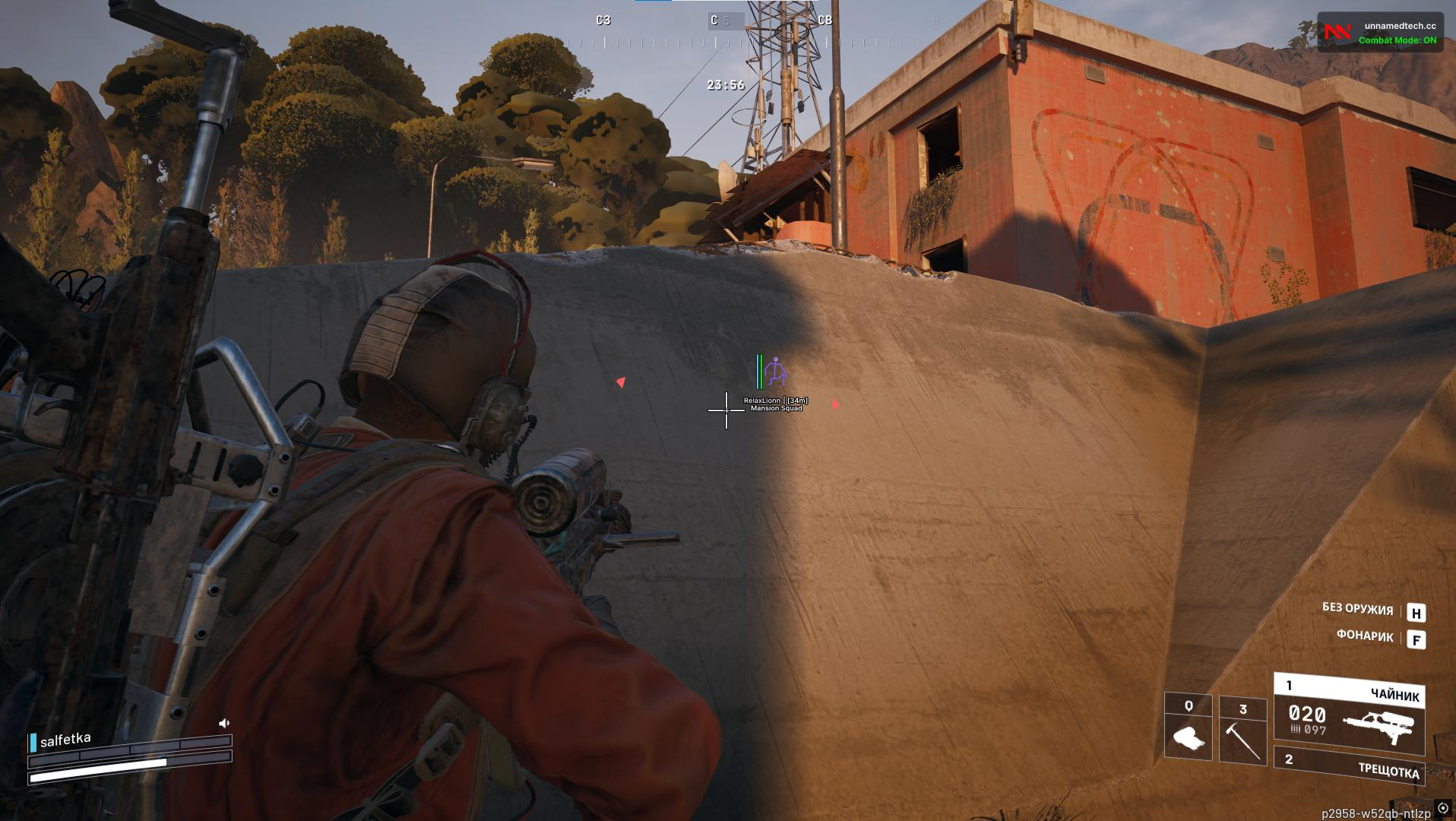Choose the hammer tool in slot 3
The image size is (1456, 821).
coord(1242,731)
